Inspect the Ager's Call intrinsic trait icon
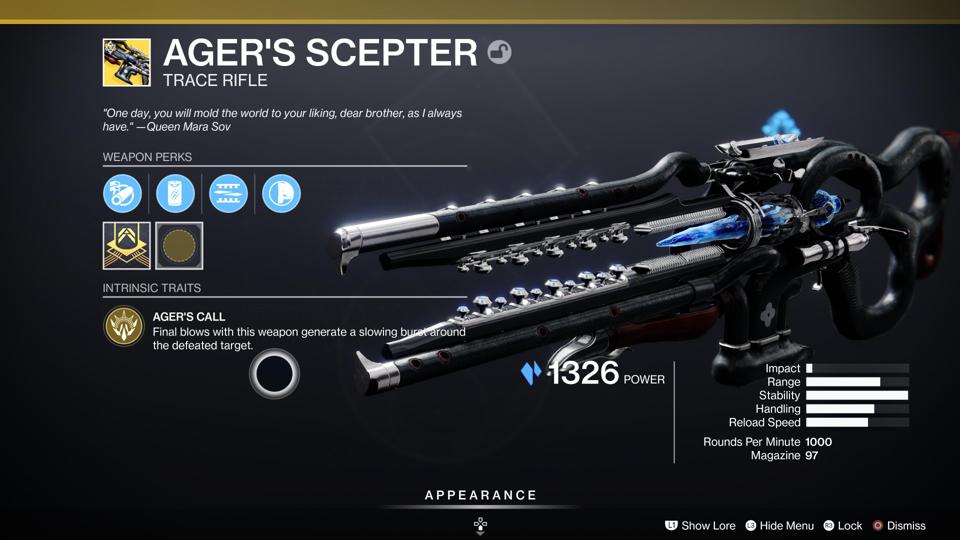The image size is (960, 540). click(x=124, y=327)
